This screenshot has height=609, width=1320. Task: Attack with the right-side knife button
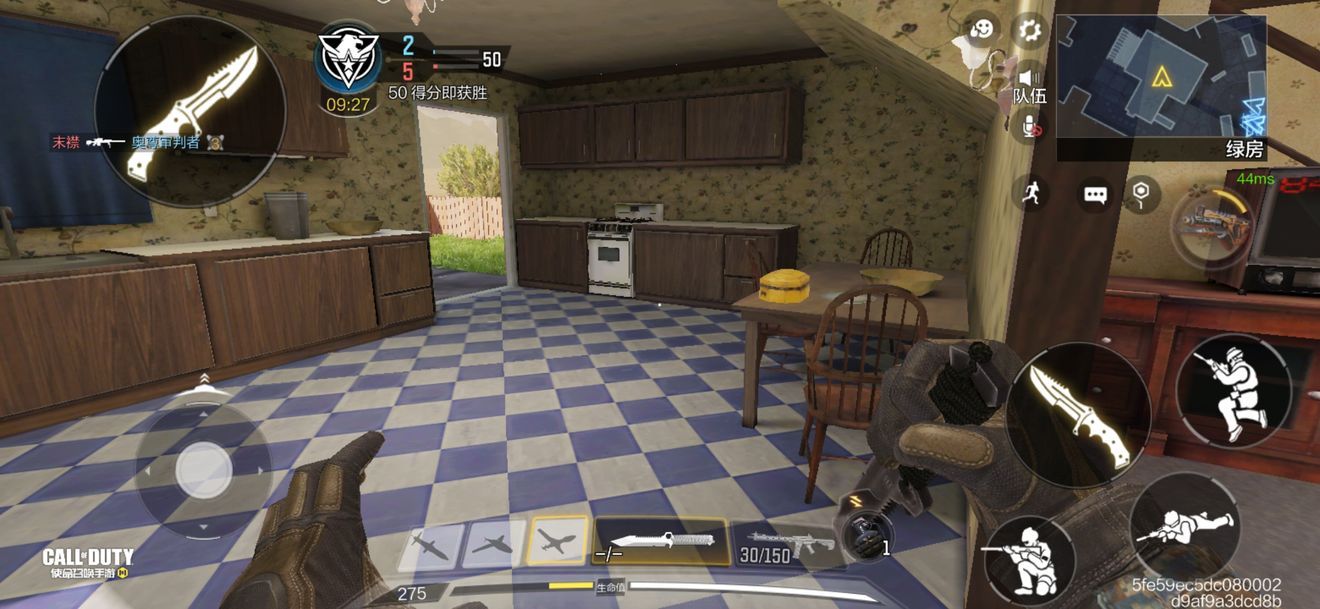1078,414
